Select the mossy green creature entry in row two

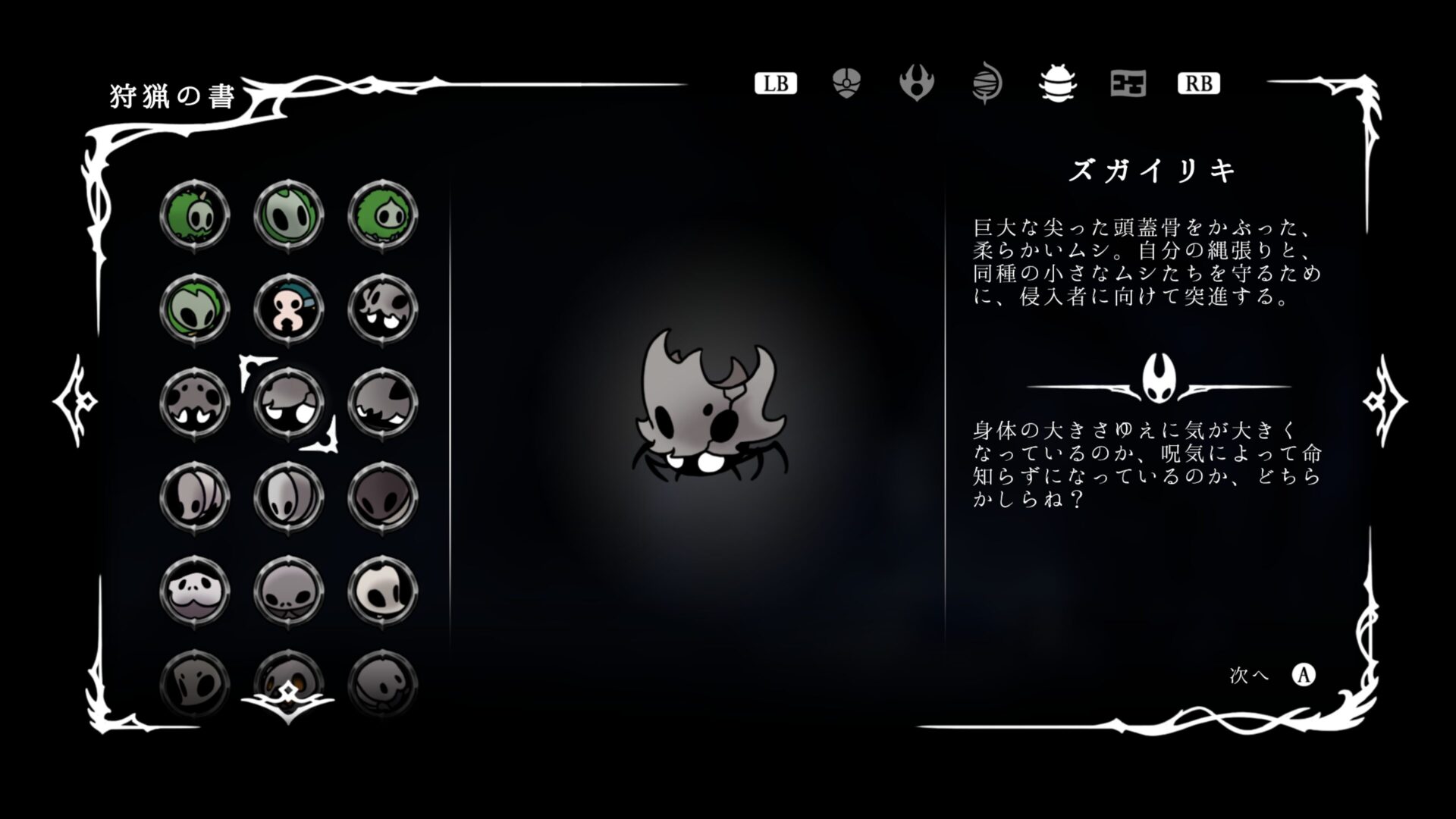coord(193,309)
